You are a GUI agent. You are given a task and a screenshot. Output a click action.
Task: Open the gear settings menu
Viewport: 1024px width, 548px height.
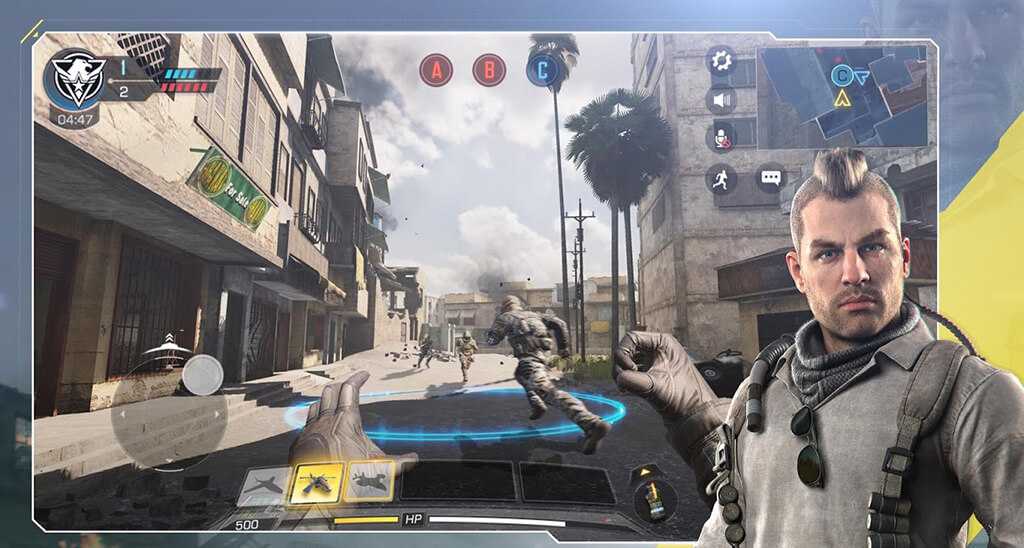point(721,62)
